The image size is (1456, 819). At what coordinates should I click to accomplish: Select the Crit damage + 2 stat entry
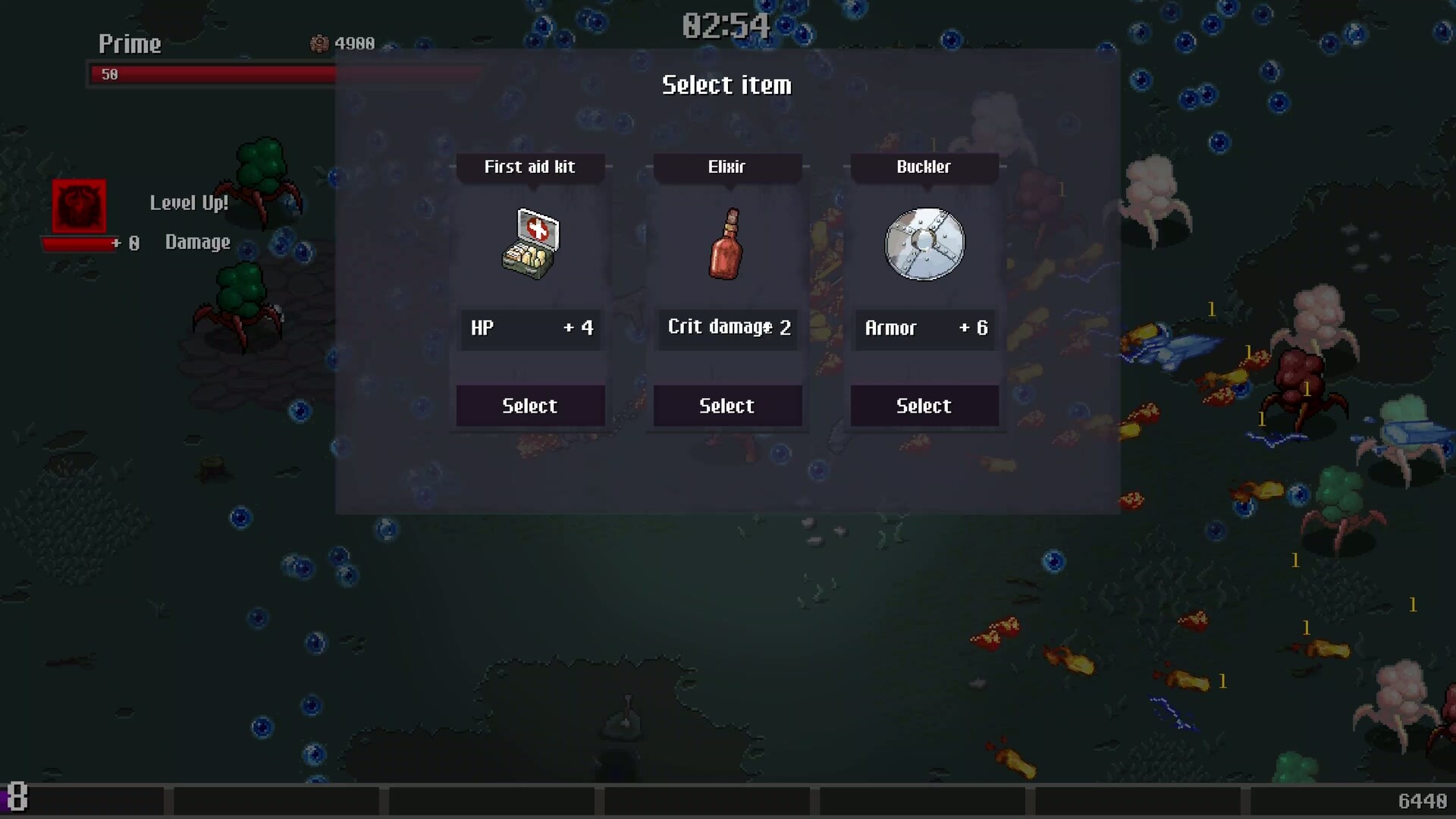[727, 328]
